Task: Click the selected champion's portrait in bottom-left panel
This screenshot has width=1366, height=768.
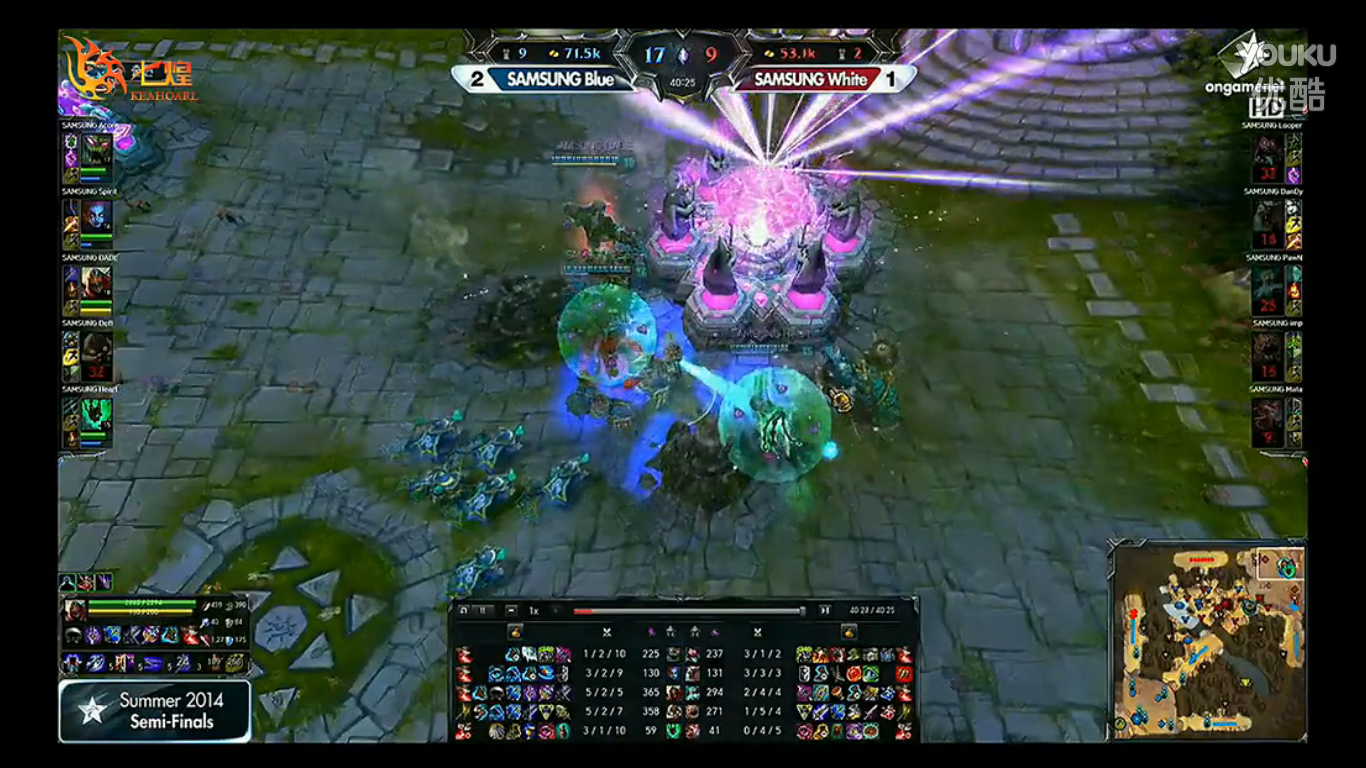Action: pyautogui.click(x=75, y=611)
